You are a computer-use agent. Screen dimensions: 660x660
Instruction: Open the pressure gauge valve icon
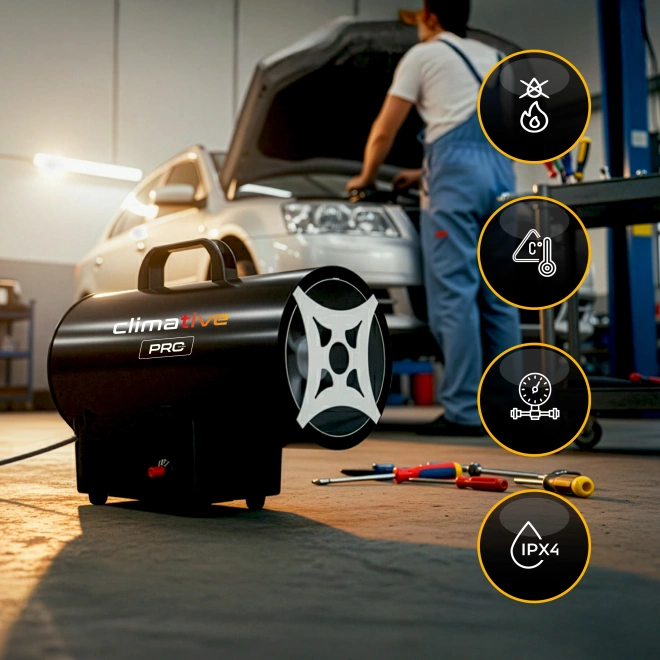(x=533, y=400)
